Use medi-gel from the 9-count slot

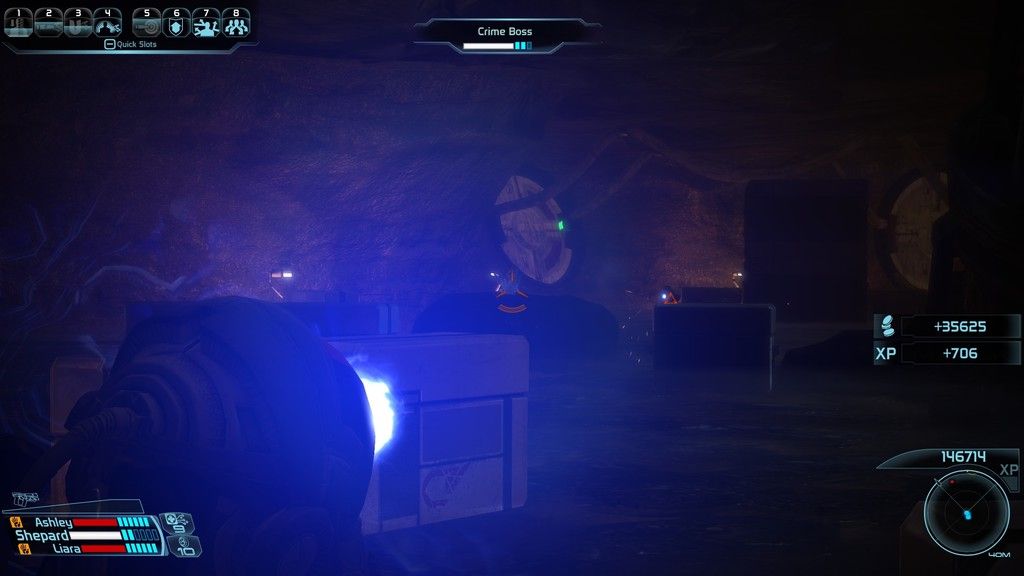pos(178,521)
